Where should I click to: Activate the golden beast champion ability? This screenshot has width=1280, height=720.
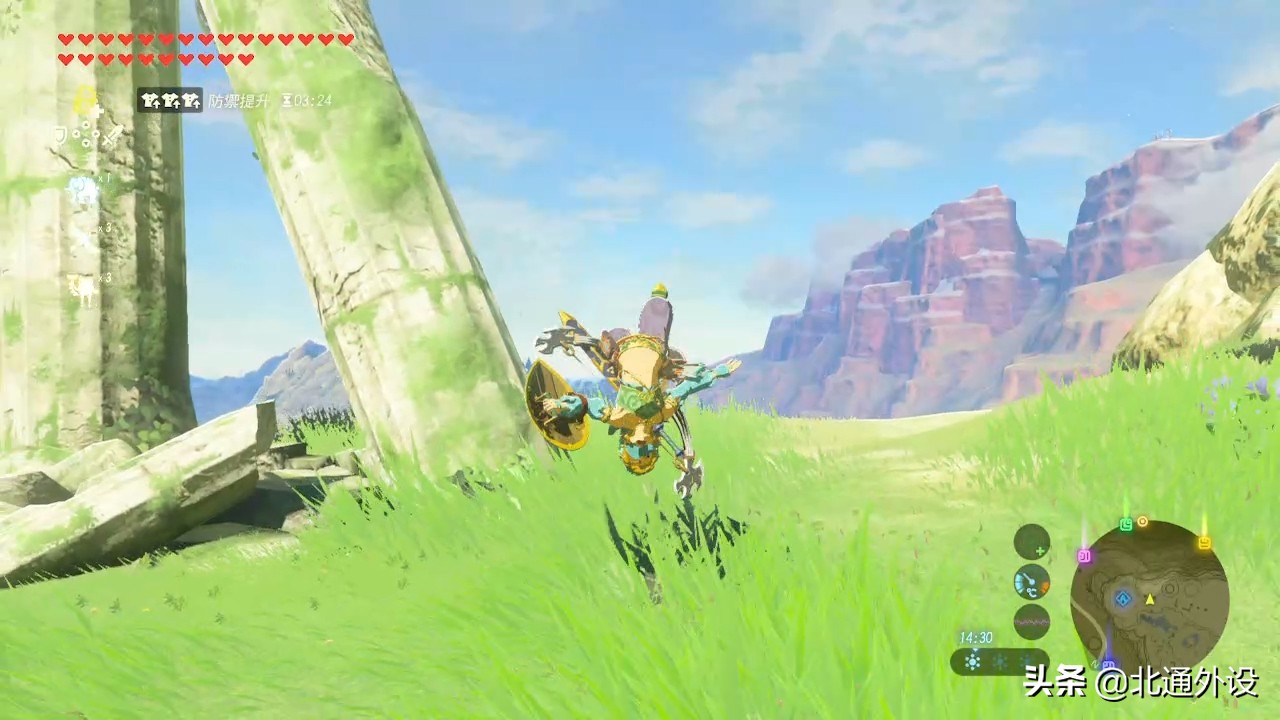82,288
